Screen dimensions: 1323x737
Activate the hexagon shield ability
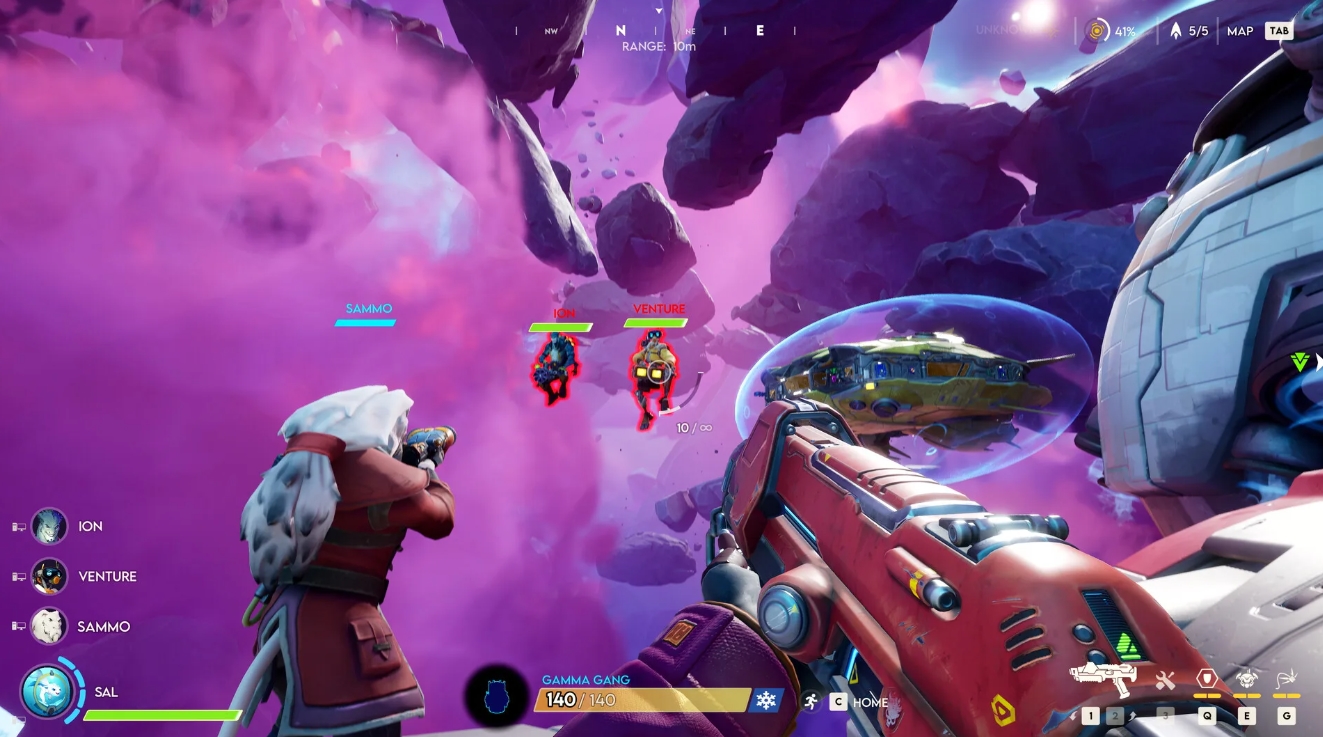click(x=1207, y=678)
